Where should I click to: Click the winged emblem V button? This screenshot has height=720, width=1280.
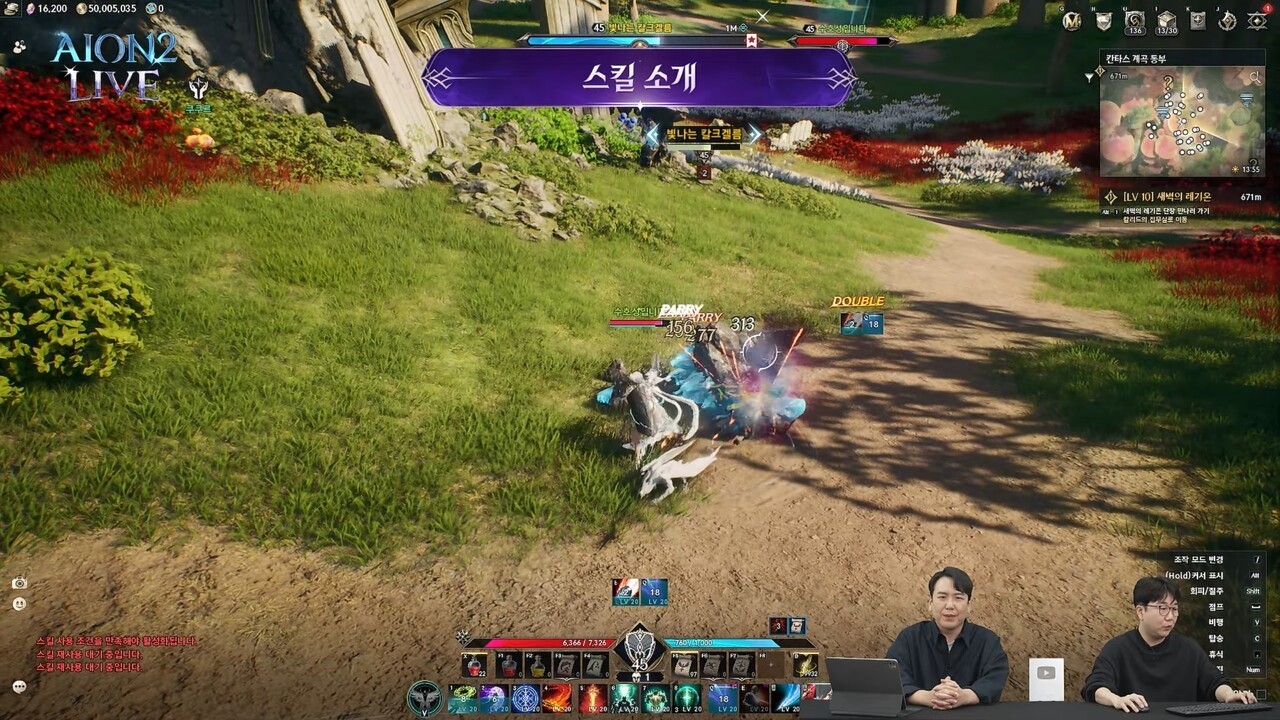[x=425, y=697]
